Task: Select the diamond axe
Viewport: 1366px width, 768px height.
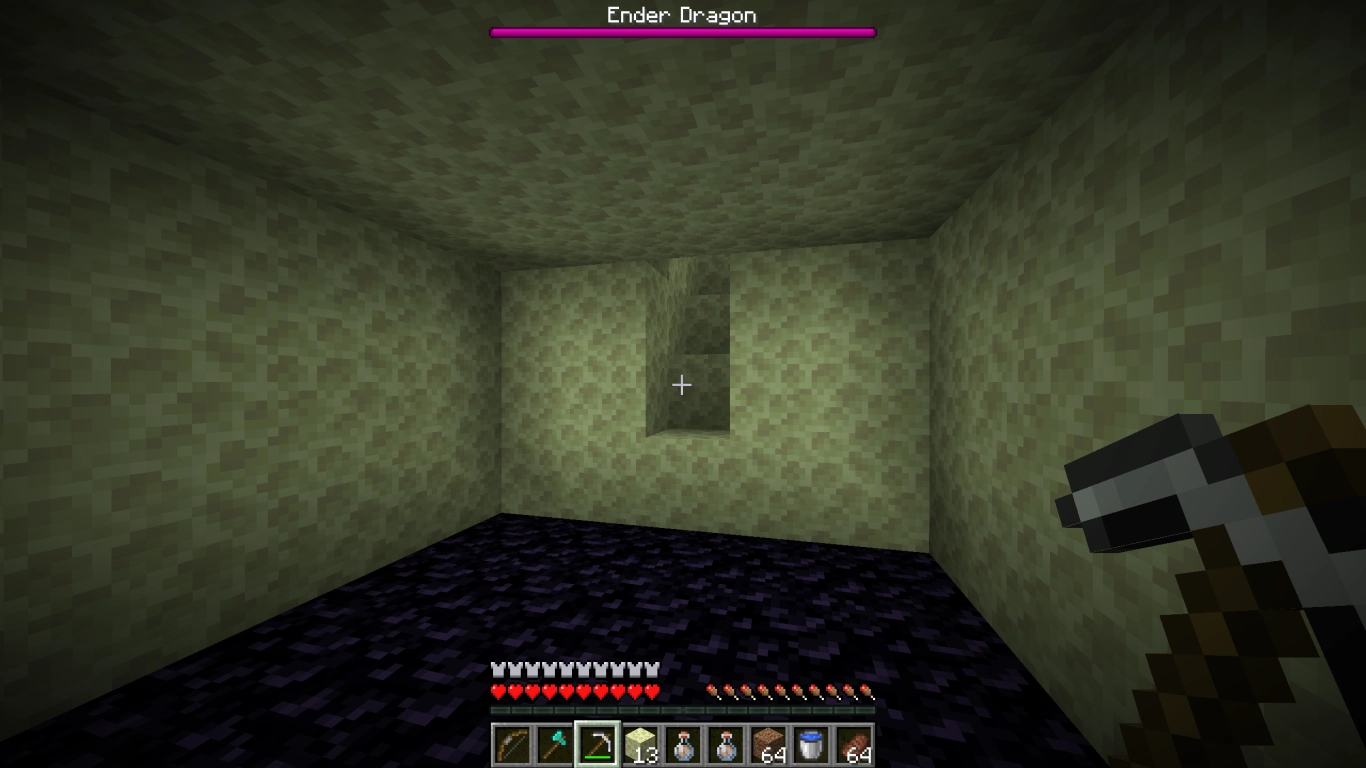Action: (x=554, y=742)
